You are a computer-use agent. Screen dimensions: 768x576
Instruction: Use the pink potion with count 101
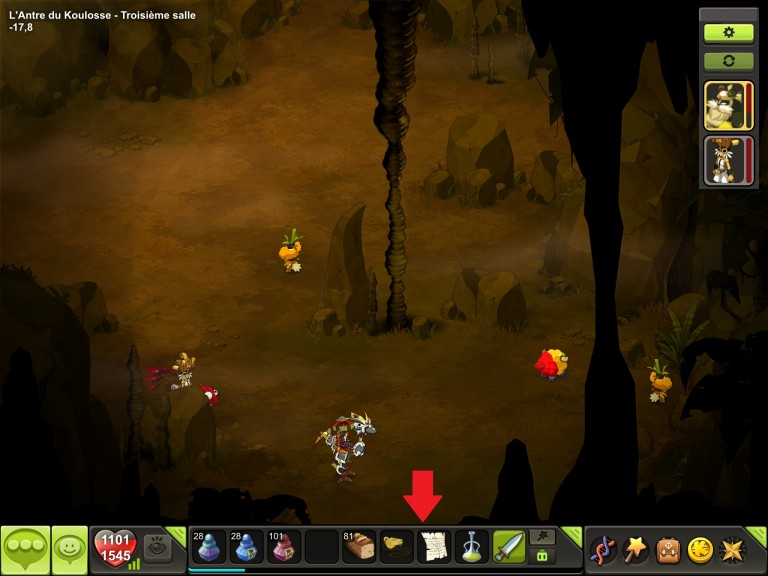coord(283,547)
